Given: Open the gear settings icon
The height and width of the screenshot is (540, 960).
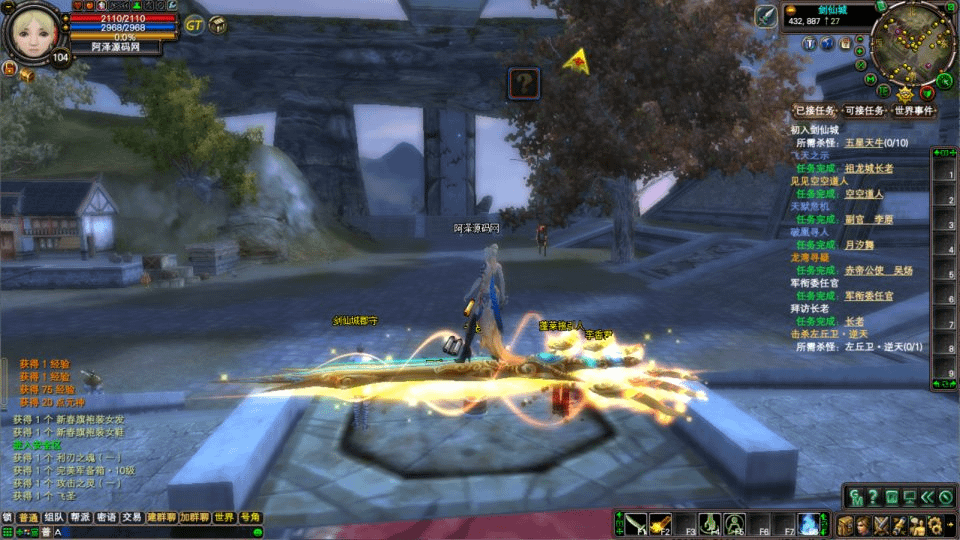Looking at the screenshot, I should [936, 524].
